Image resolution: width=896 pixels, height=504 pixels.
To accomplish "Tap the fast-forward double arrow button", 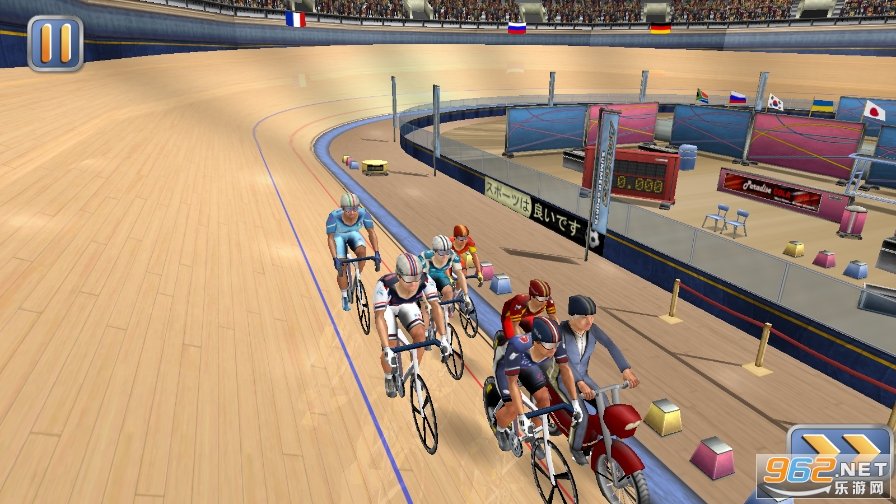I will [836, 446].
